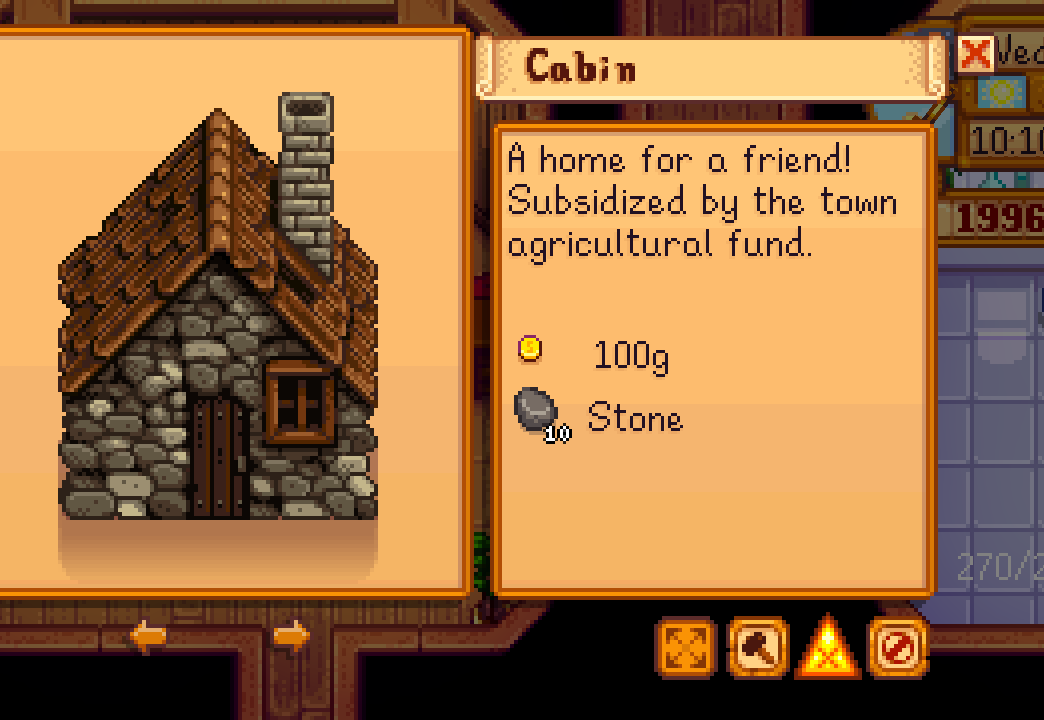The height and width of the screenshot is (720, 1044).
Task: Open the move buildings mode
Action: (686, 648)
